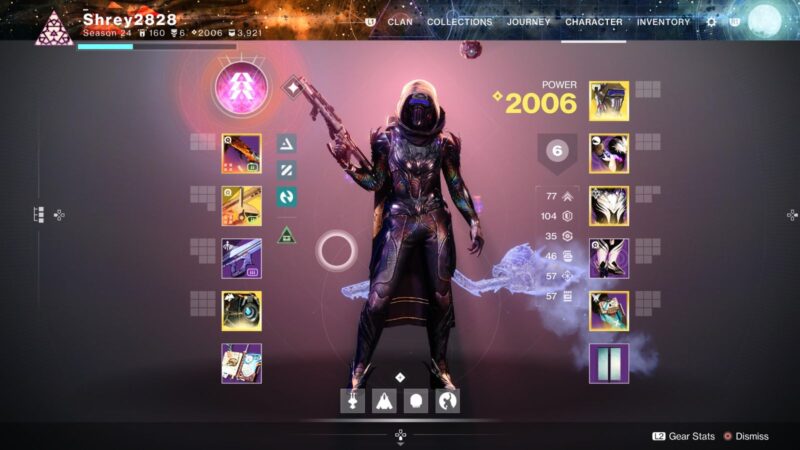Inspect the gauntlets armor slot

click(x=609, y=154)
